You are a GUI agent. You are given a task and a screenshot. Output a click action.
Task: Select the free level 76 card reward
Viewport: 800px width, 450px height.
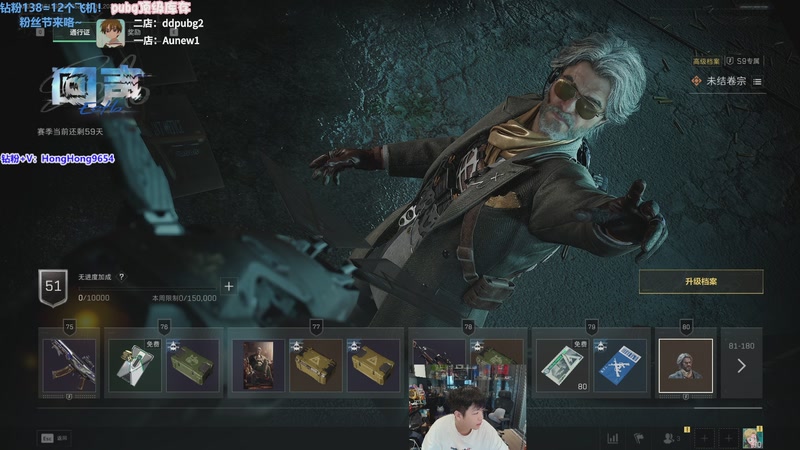pos(134,365)
